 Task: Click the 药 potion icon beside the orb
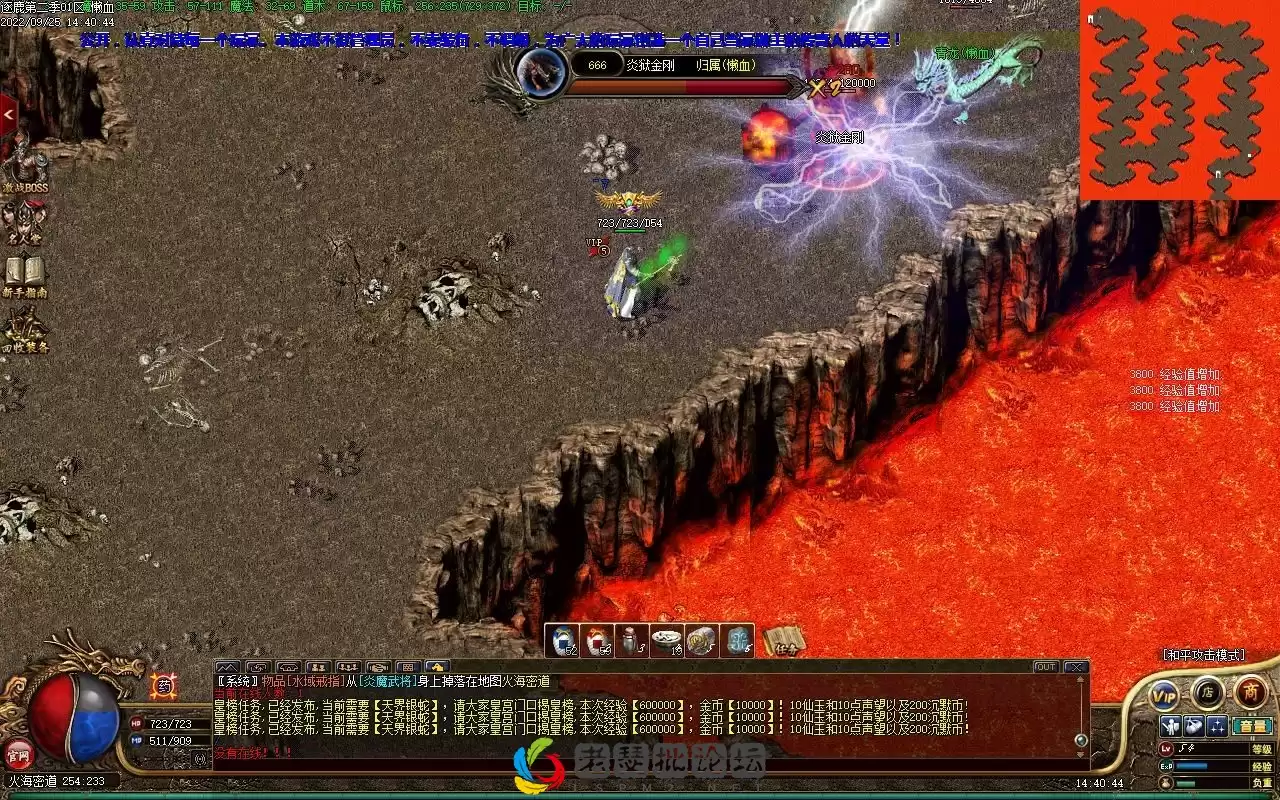[x=162, y=686]
